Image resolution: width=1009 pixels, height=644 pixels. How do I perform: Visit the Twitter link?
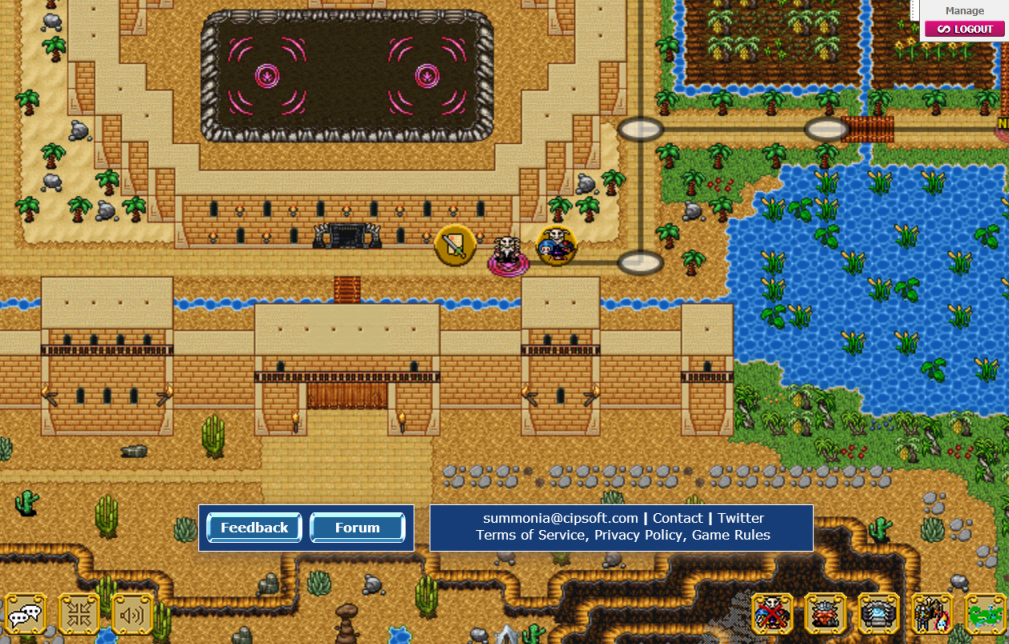[740, 518]
